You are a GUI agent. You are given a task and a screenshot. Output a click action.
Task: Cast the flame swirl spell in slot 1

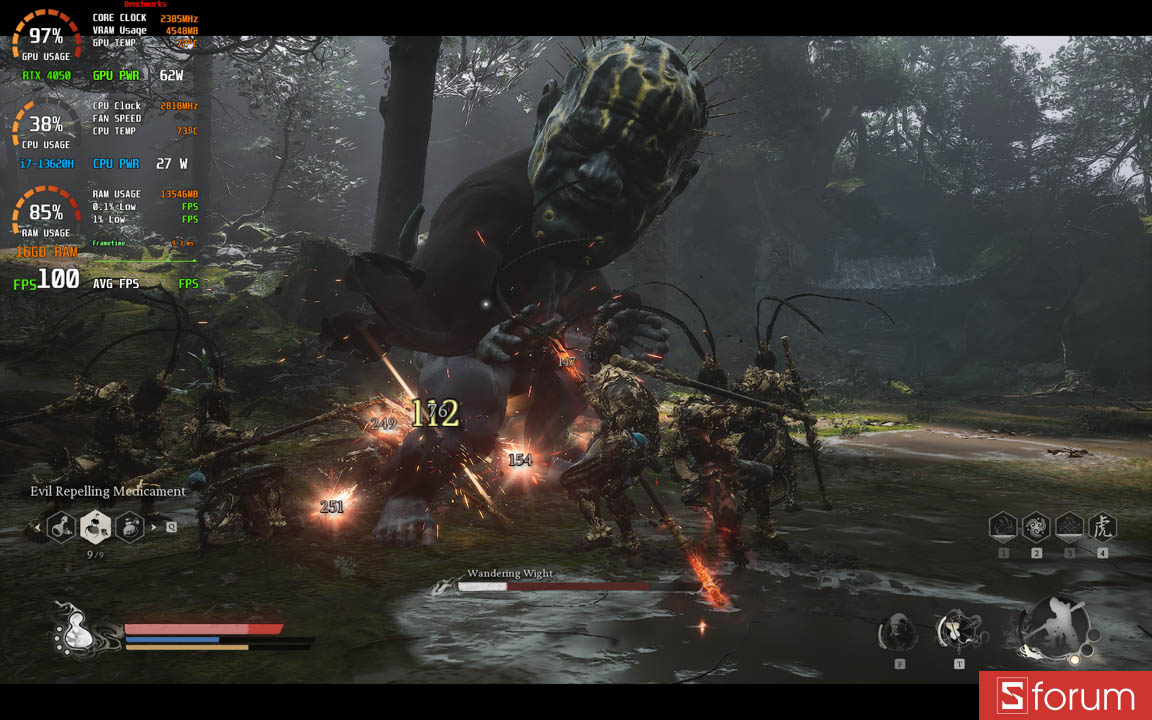1003,526
